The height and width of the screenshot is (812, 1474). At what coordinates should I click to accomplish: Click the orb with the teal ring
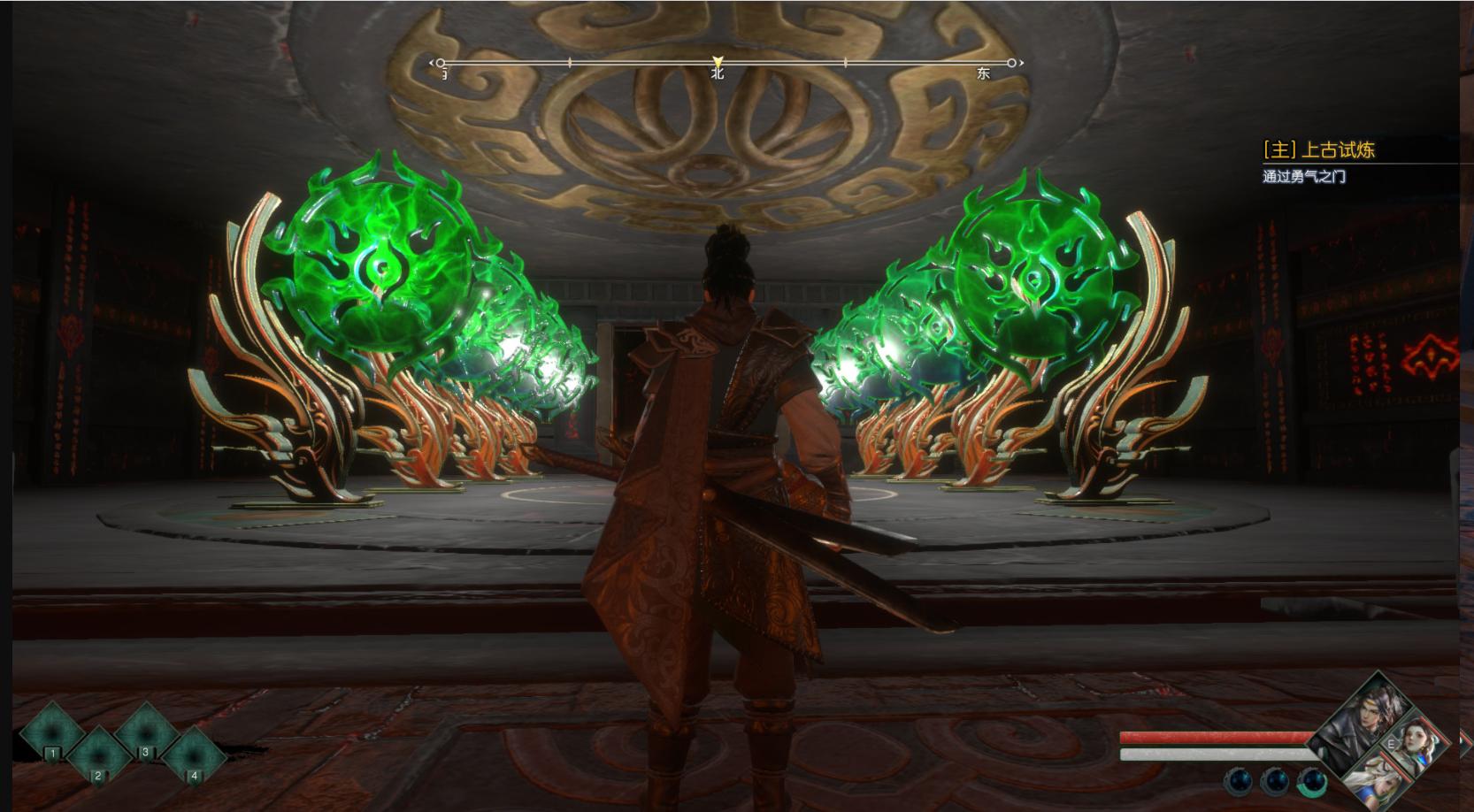point(1311,781)
